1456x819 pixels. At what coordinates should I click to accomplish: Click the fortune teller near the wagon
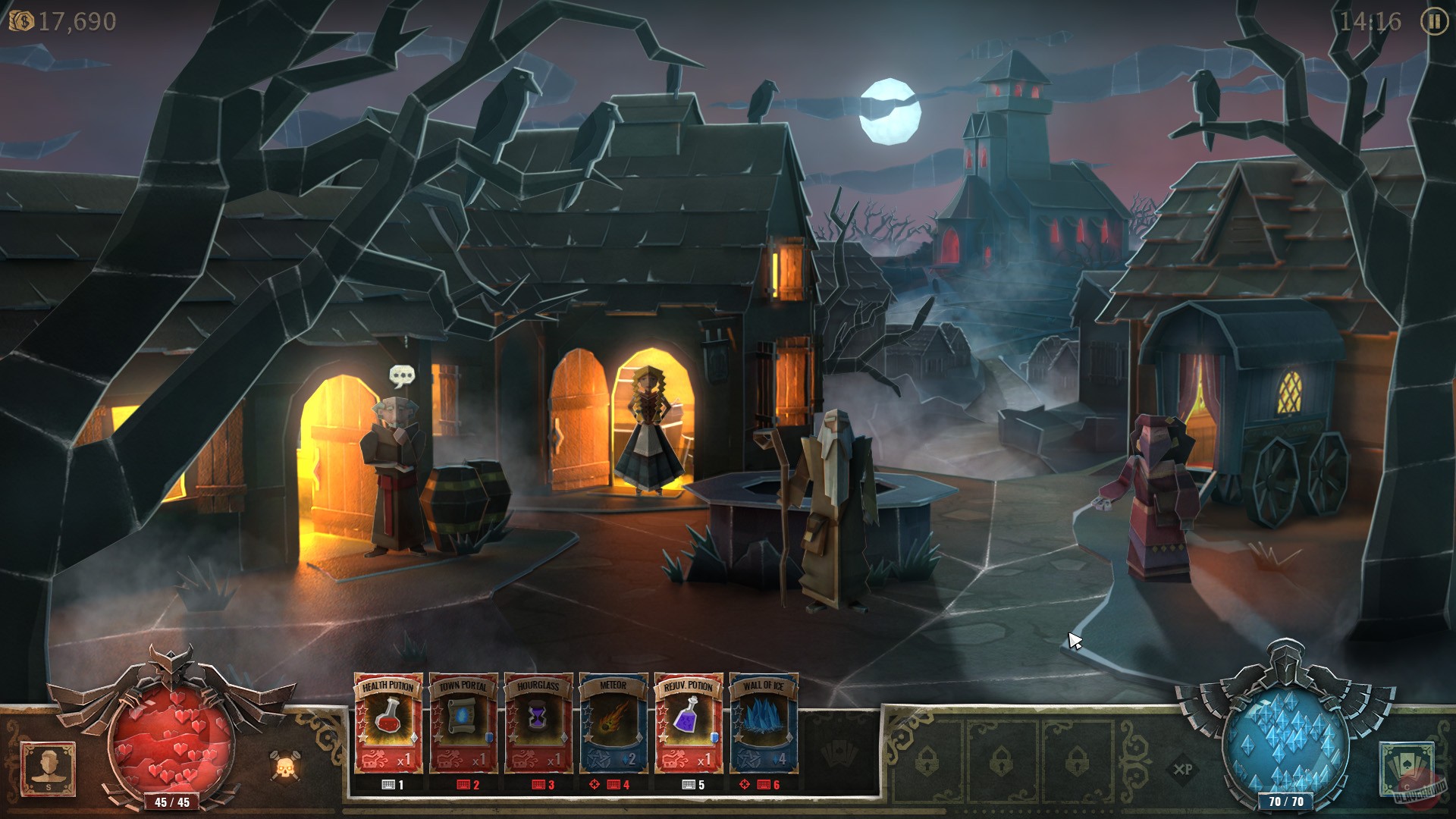(1158, 500)
